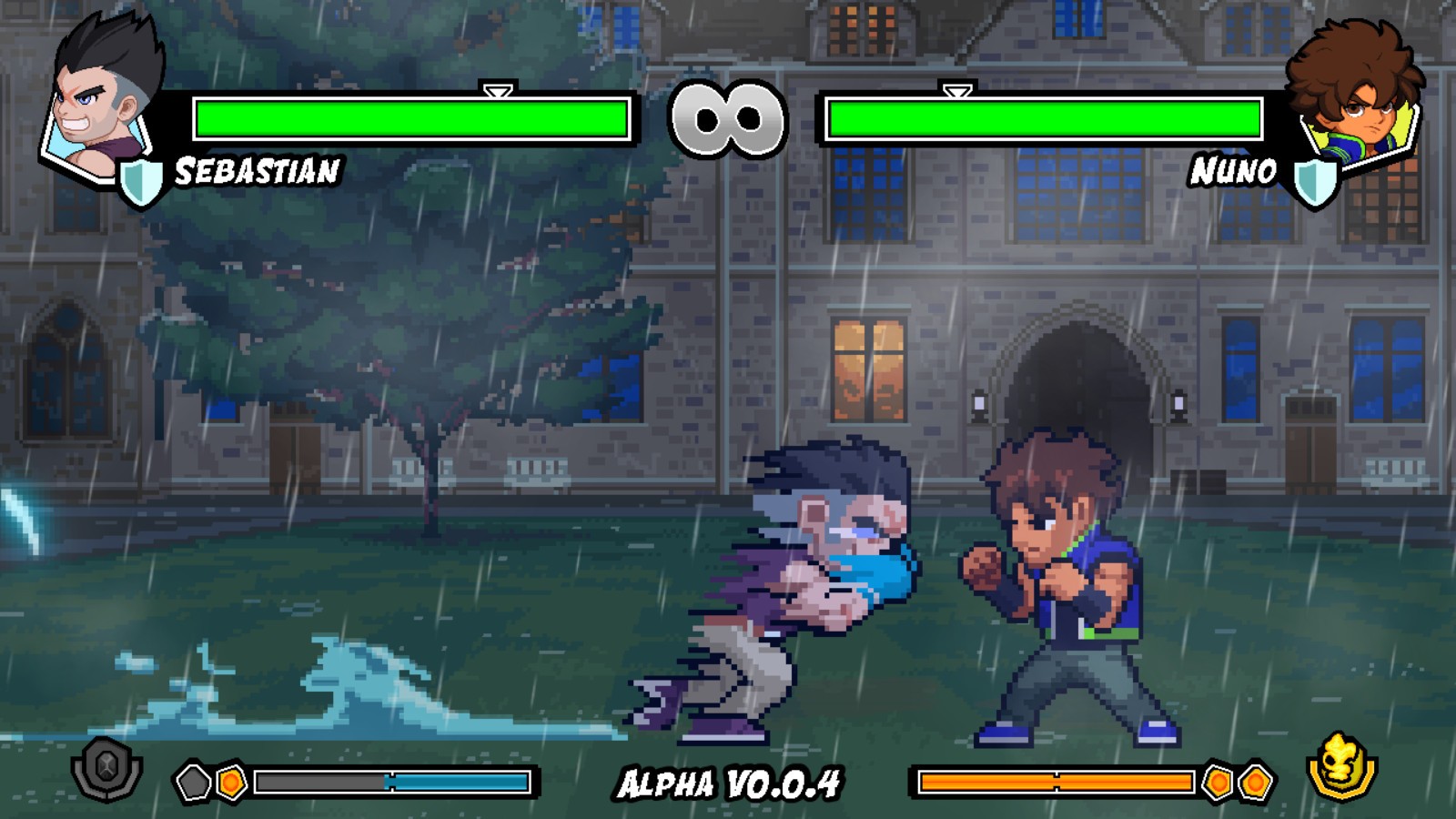
Task: Click Sebastian's character portrait
Action: [x=100, y=100]
